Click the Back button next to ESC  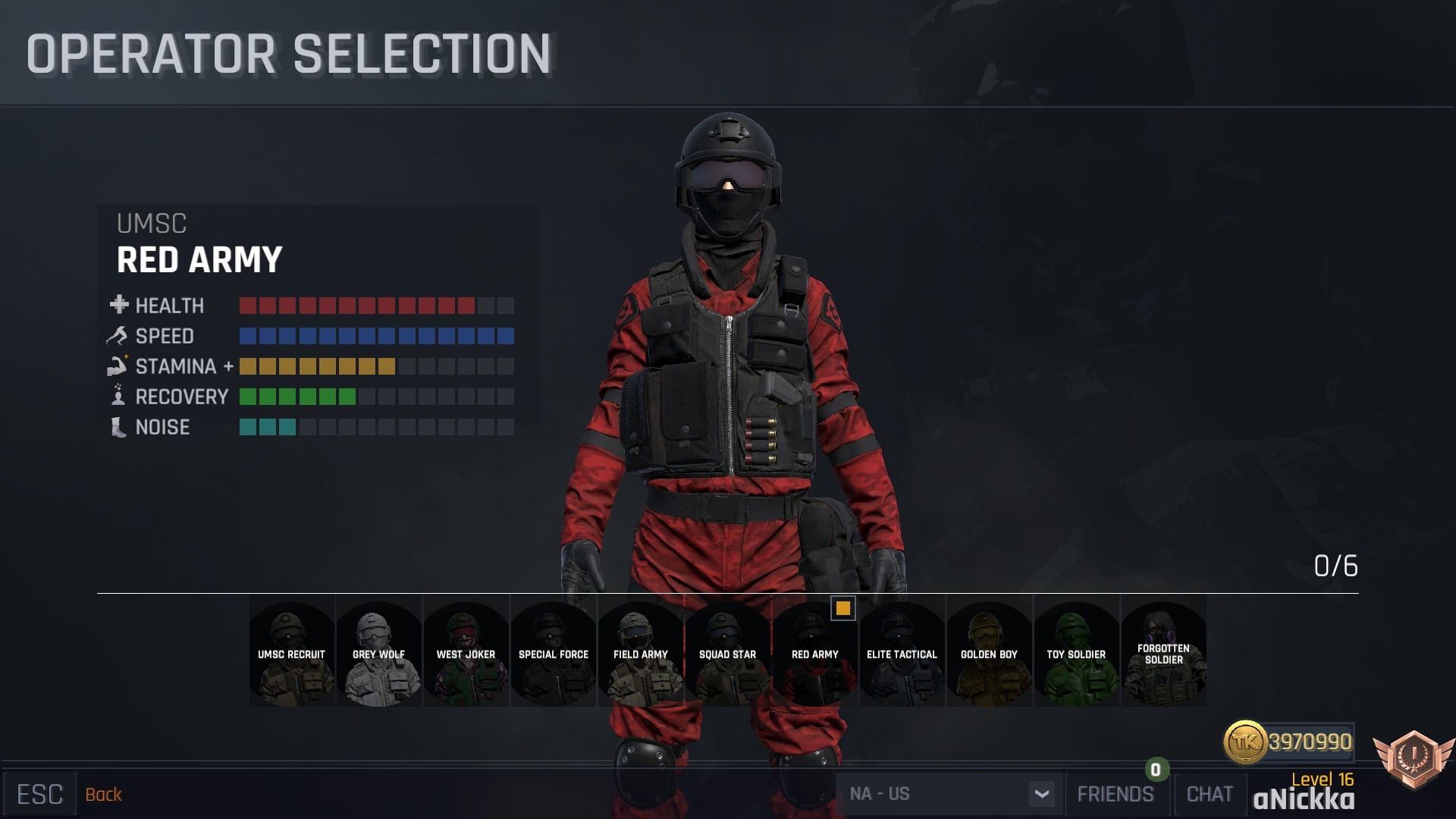point(104,795)
